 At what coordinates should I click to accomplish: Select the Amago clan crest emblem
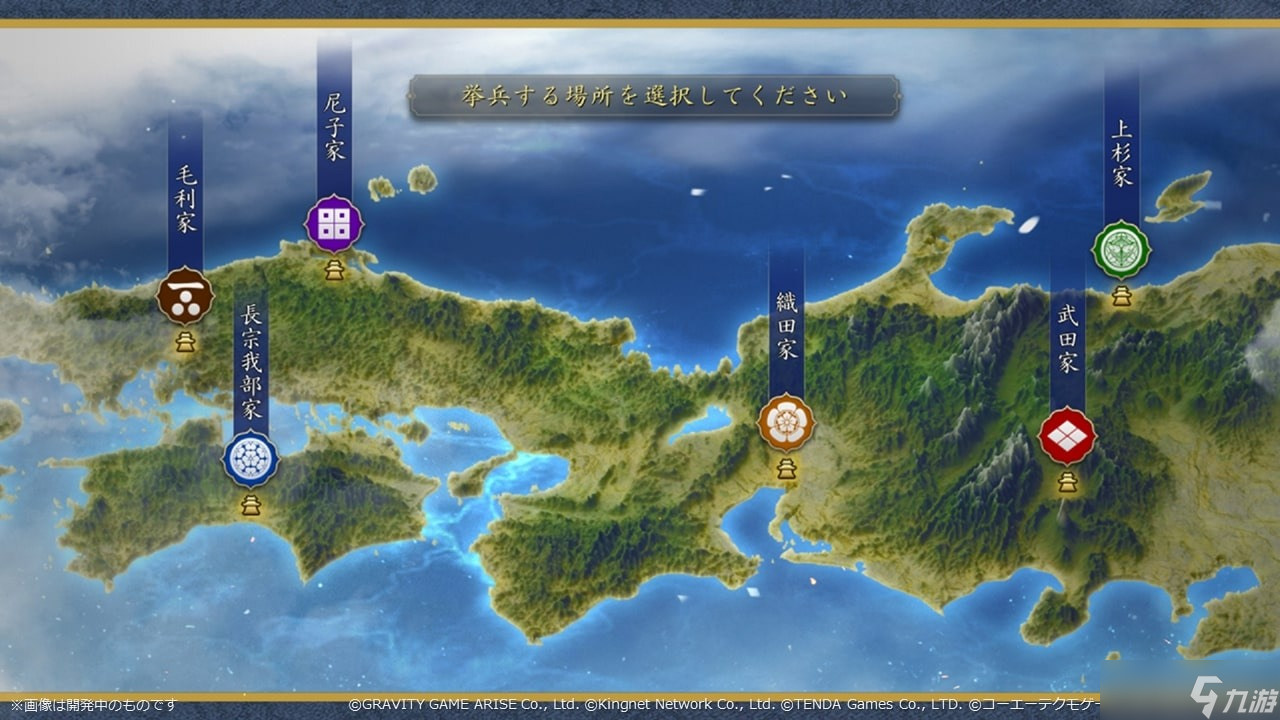[x=333, y=222]
